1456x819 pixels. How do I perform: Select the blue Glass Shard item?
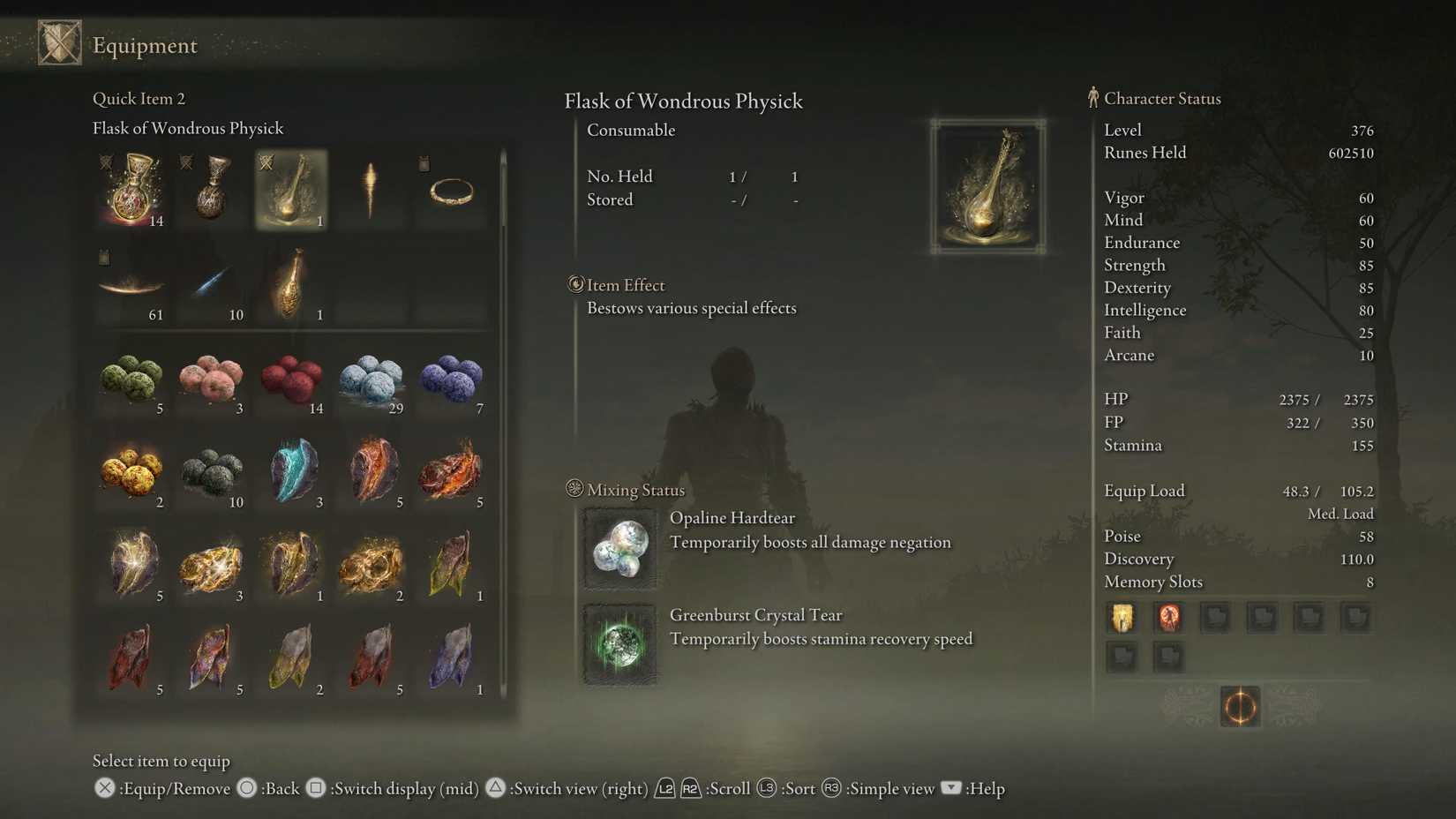211,282
